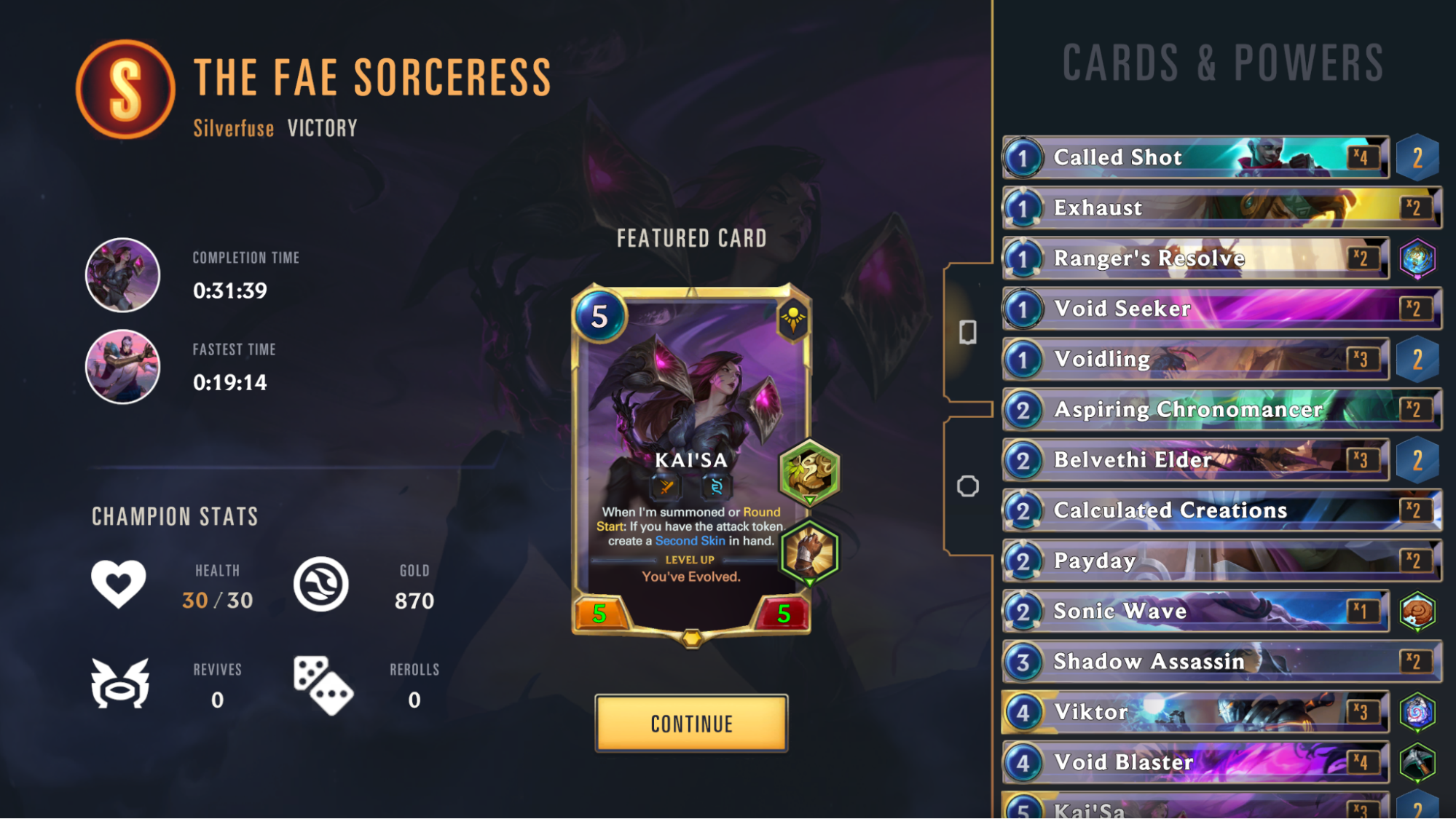Click the Continue button
This screenshot has height=819, width=1456.
pos(690,724)
